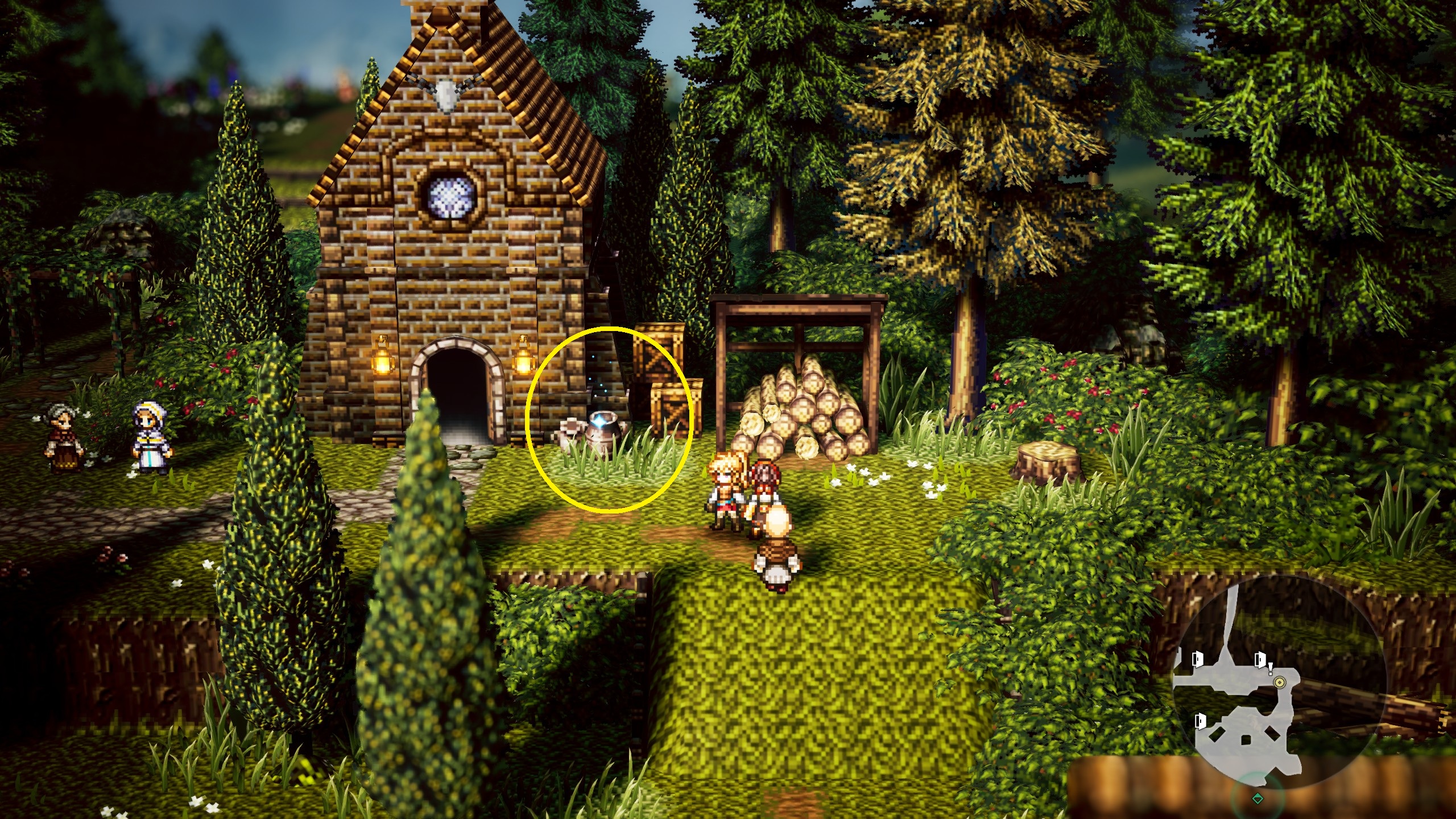Select the door marker beside the exclamation mark
The image size is (1456, 819).
(1260, 660)
